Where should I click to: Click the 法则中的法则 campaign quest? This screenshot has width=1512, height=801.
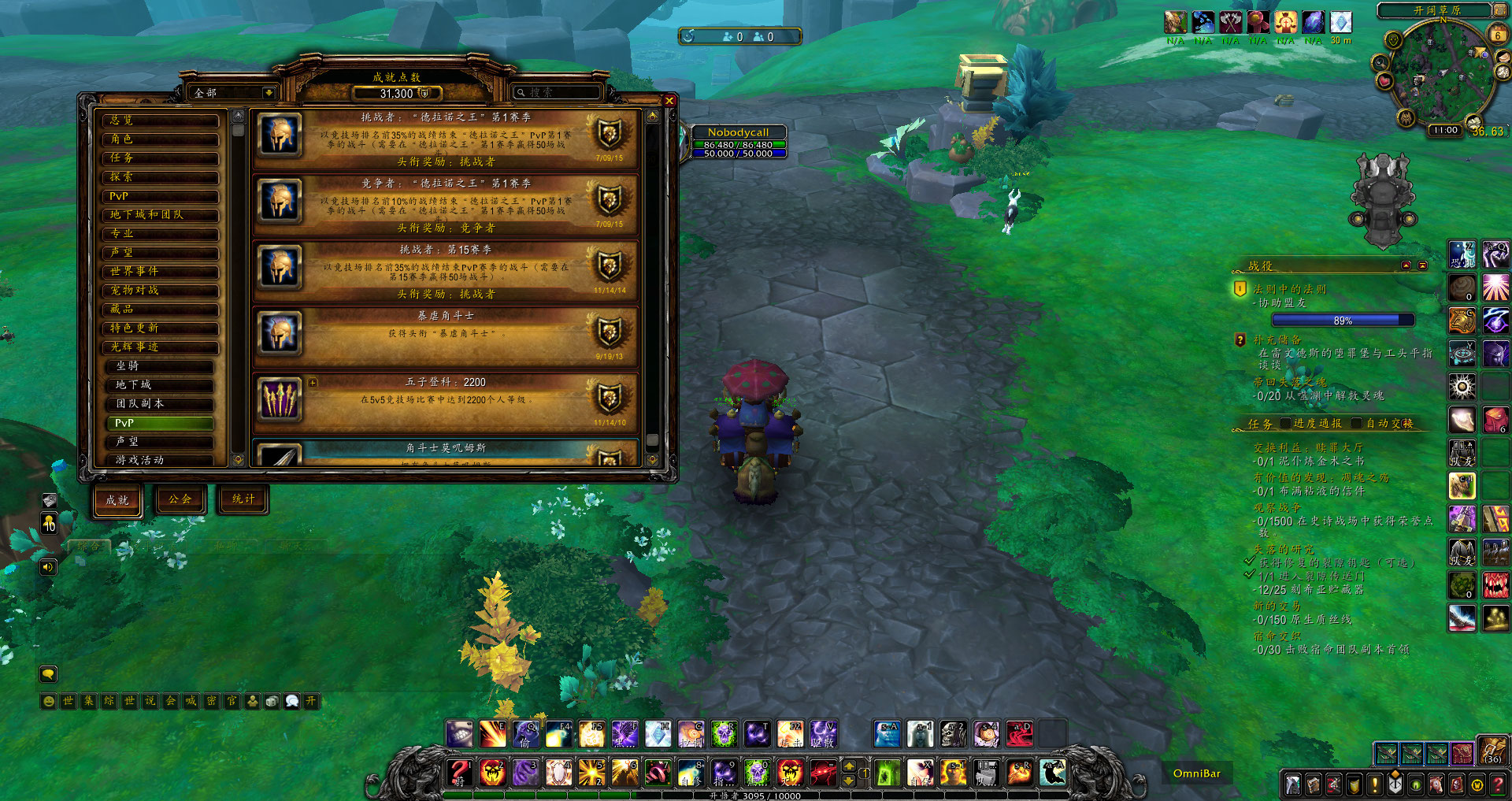(x=1289, y=290)
